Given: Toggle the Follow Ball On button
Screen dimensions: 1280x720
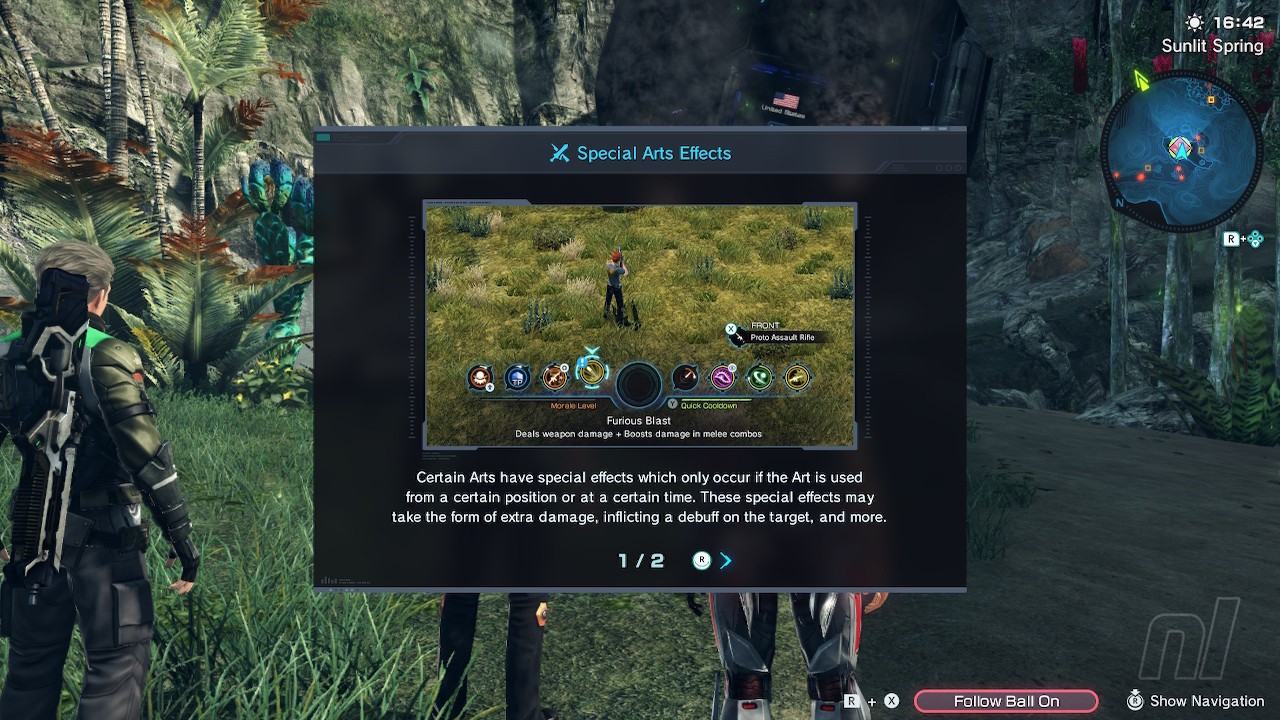Looking at the screenshot, I should (x=1006, y=701).
